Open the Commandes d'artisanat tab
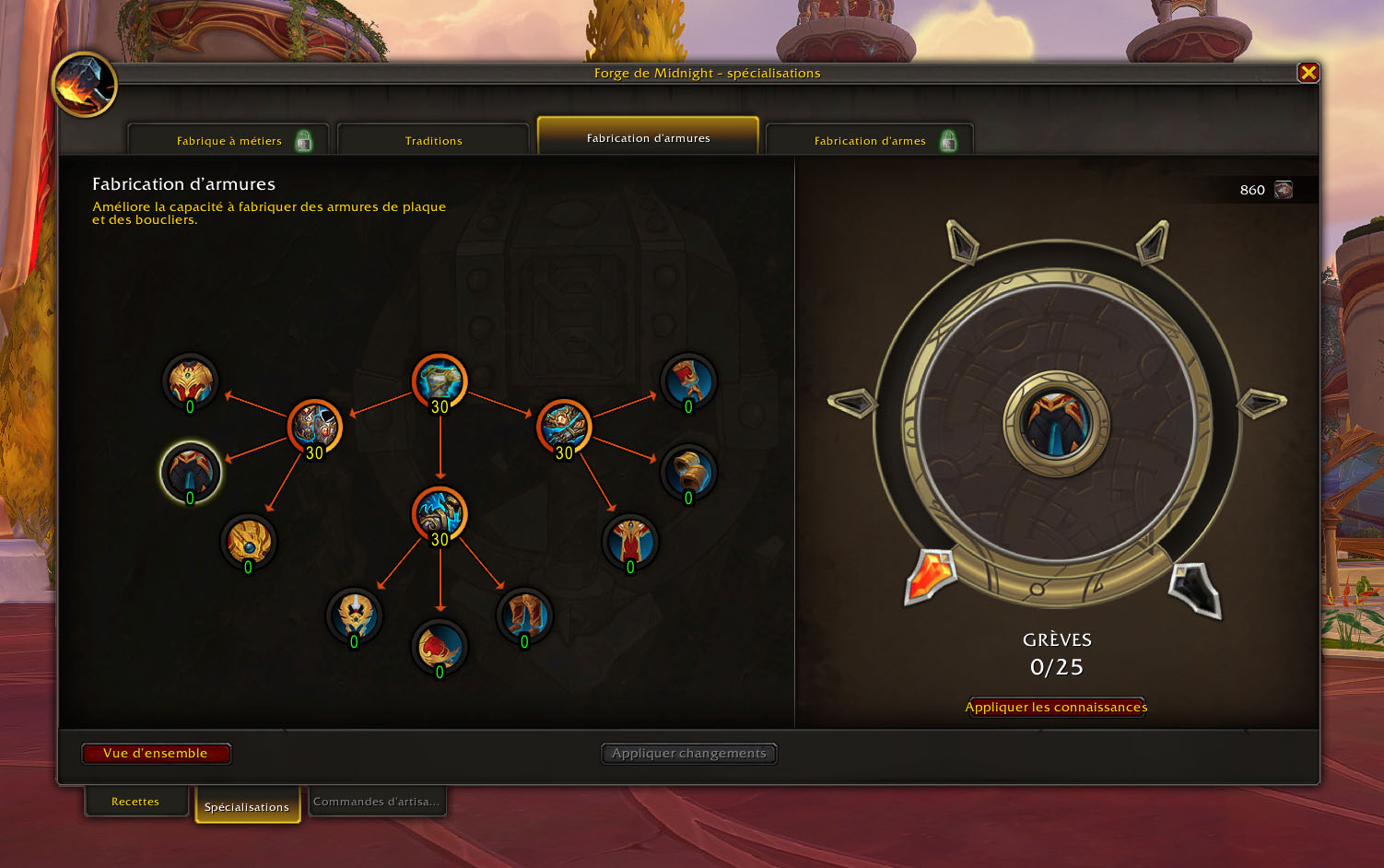Image resolution: width=1384 pixels, height=868 pixels. 376,802
